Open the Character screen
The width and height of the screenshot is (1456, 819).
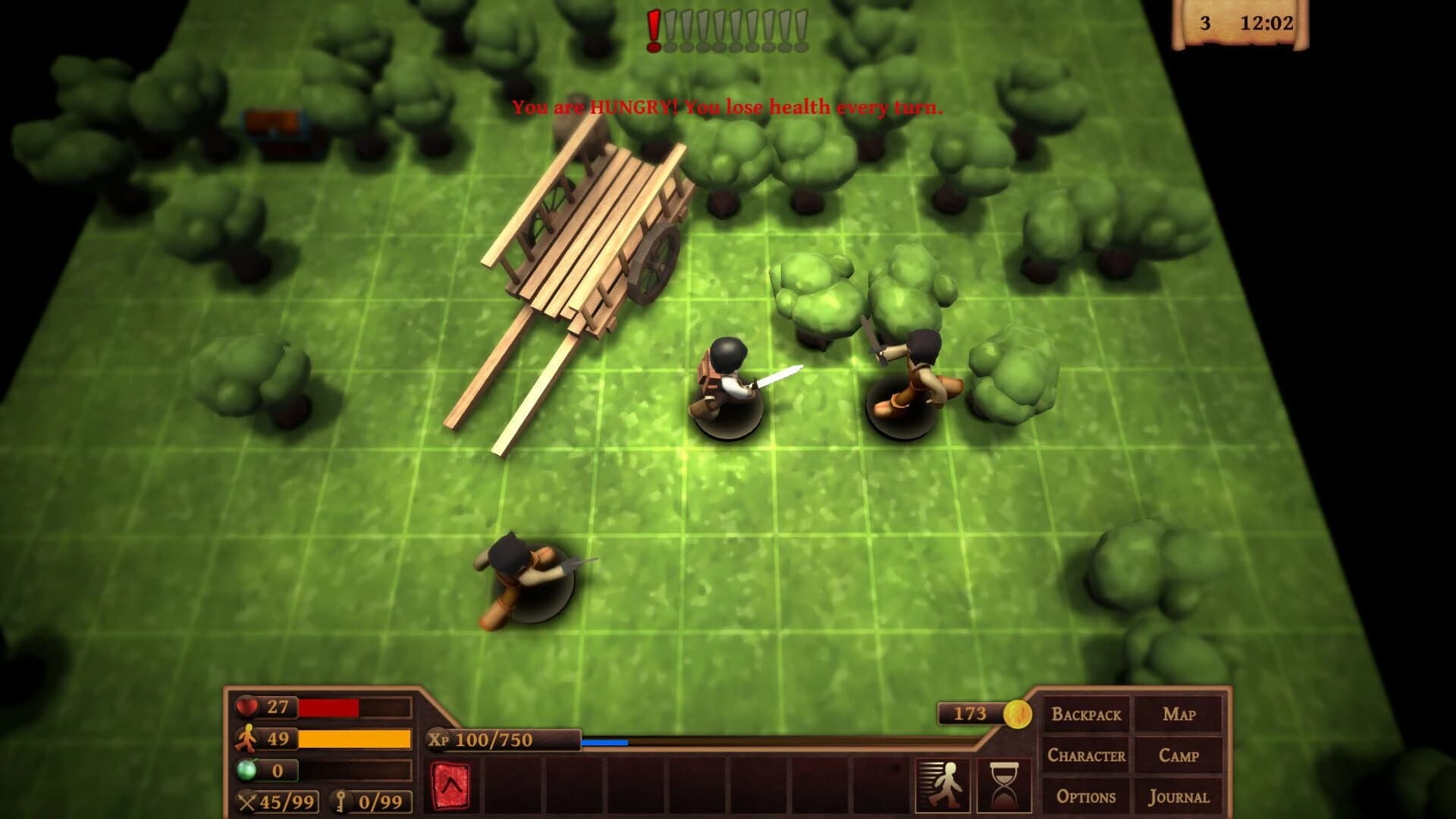[1086, 755]
